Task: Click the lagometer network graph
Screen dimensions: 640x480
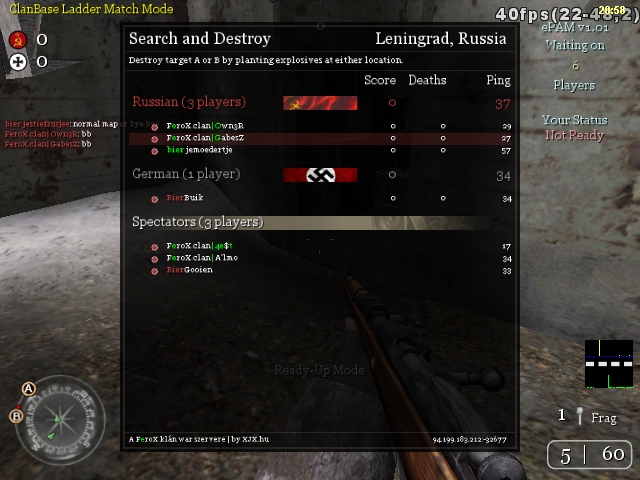Action: [609, 365]
